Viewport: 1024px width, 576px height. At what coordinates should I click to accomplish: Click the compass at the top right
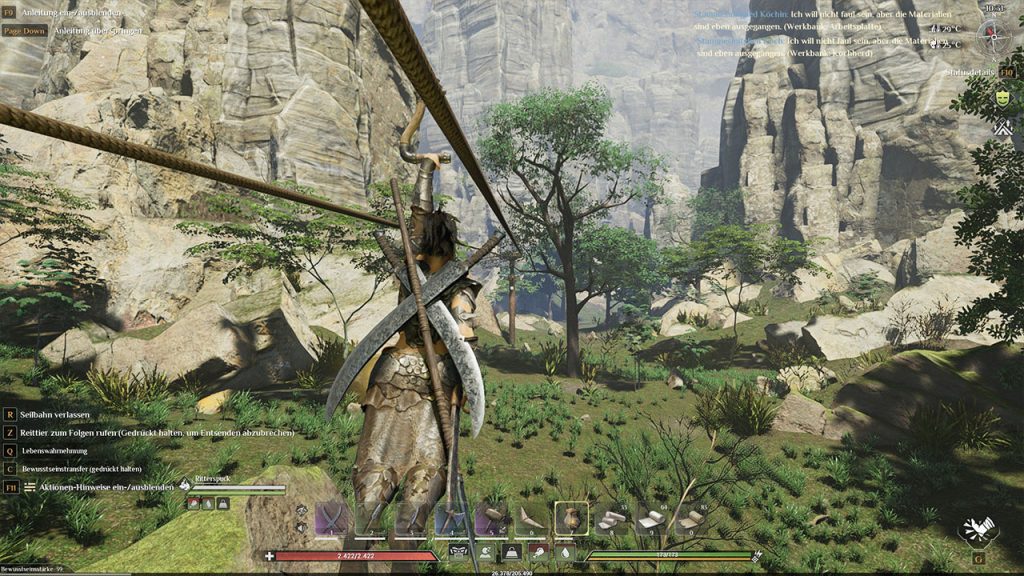pos(993,34)
